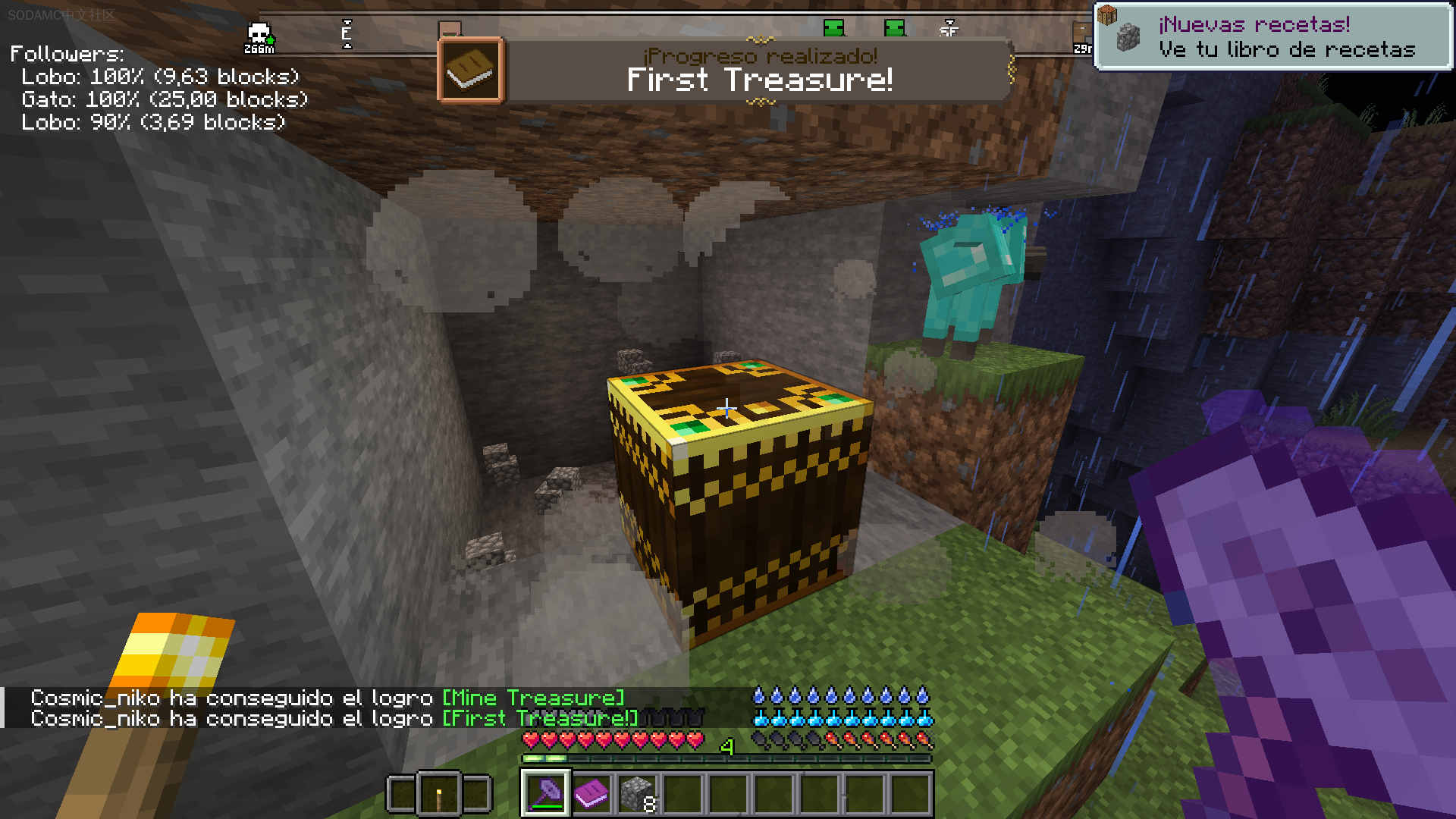
Task: Open the Nuevas recetas recipe toast
Action: click(1272, 36)
